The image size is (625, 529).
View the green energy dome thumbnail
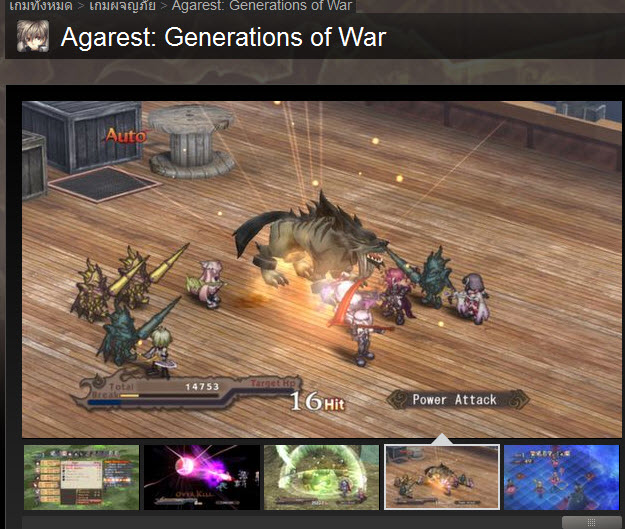coord(321,478)
